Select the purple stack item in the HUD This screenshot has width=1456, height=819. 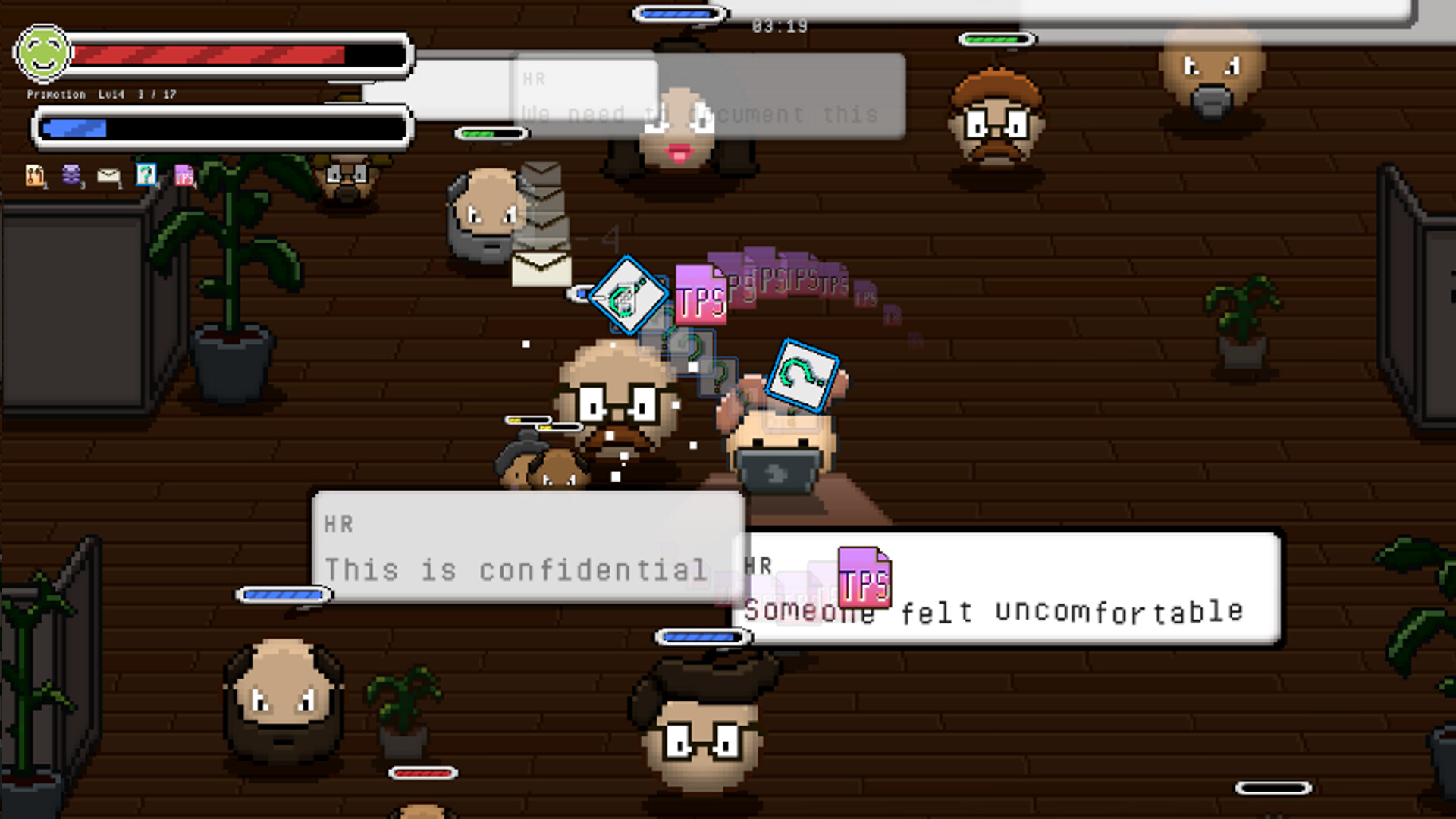pyautogui.click(x=71, y=174)
